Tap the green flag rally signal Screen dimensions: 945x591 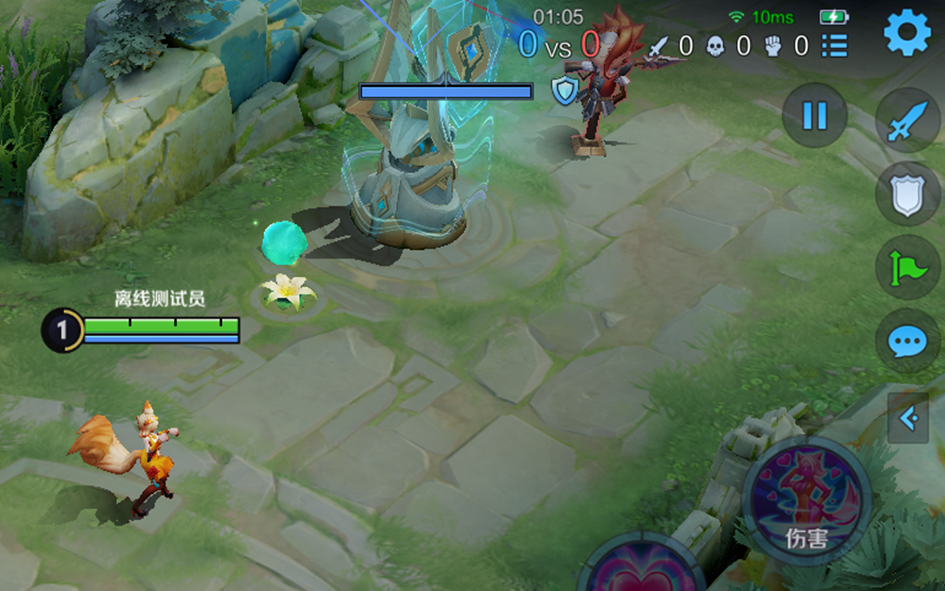click(x=907, y=268)
